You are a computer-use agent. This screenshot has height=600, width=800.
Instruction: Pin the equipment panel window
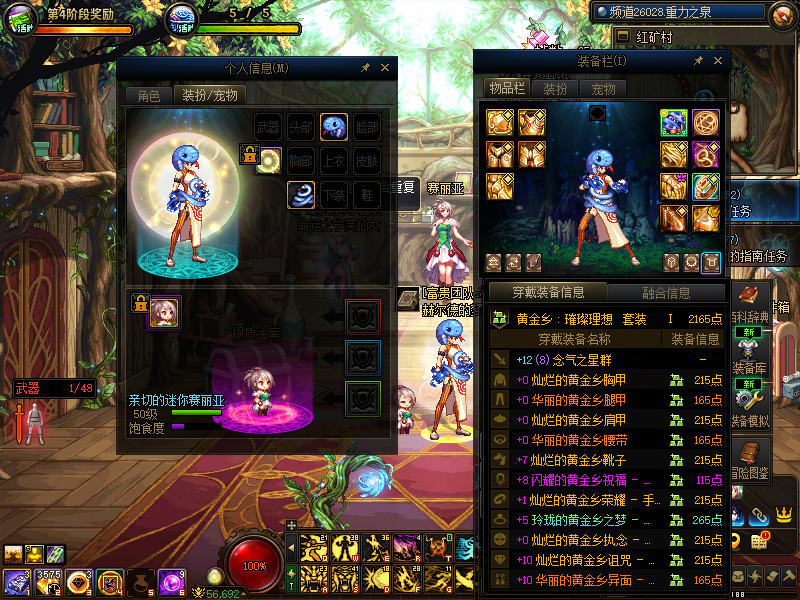click(x=696, y=61)
